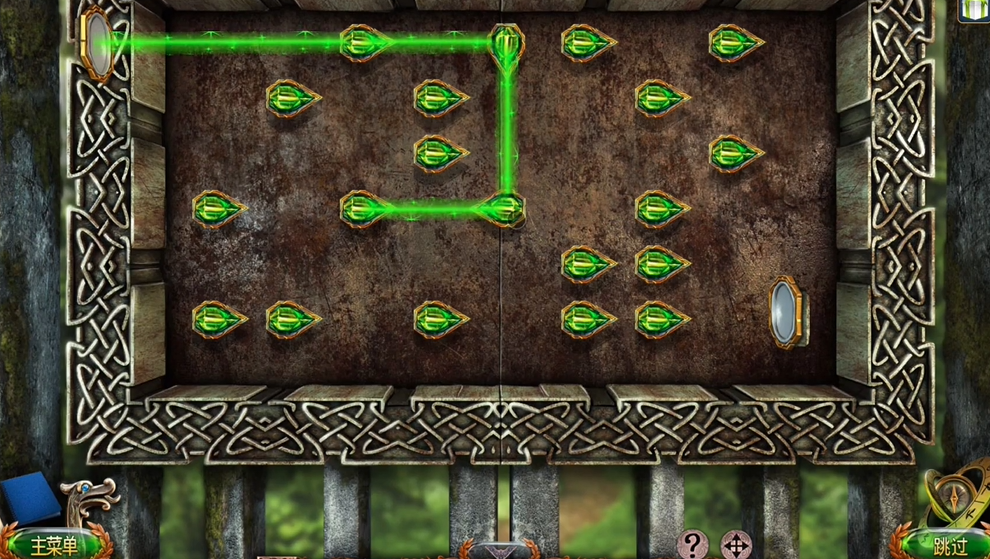Open the gift box icon
The image size is (990, 559).
(x=974, y=9)
